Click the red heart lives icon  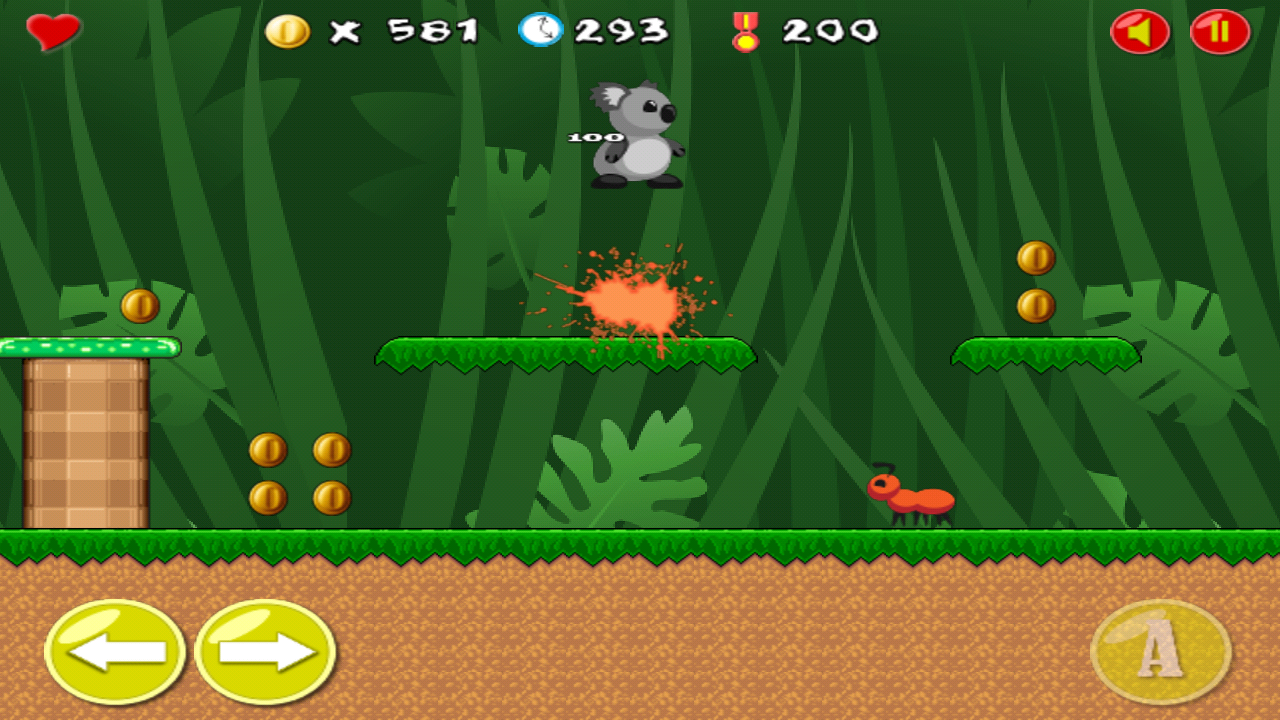[52, 30]
